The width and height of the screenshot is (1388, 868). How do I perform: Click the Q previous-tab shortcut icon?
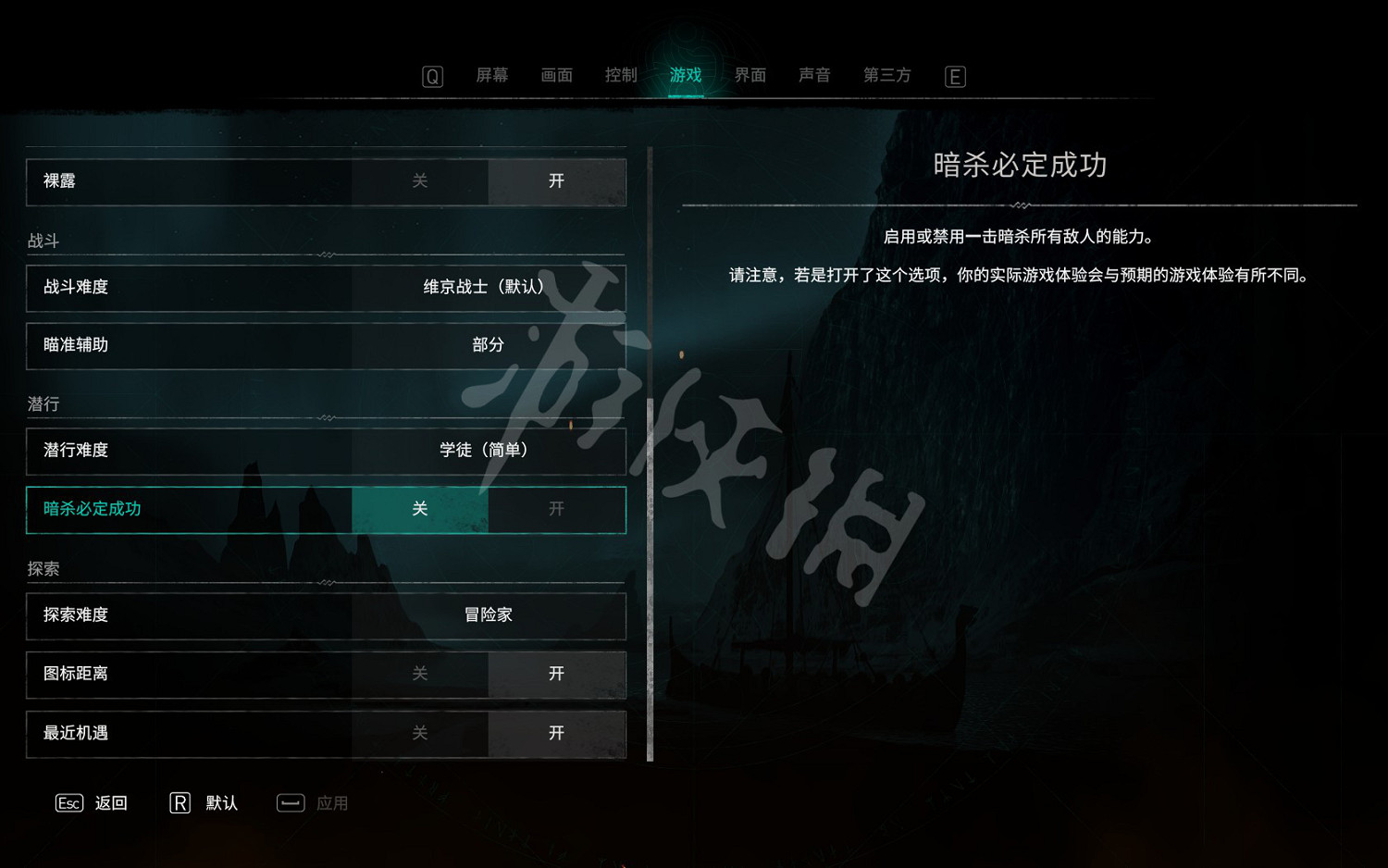click(431, 76)
